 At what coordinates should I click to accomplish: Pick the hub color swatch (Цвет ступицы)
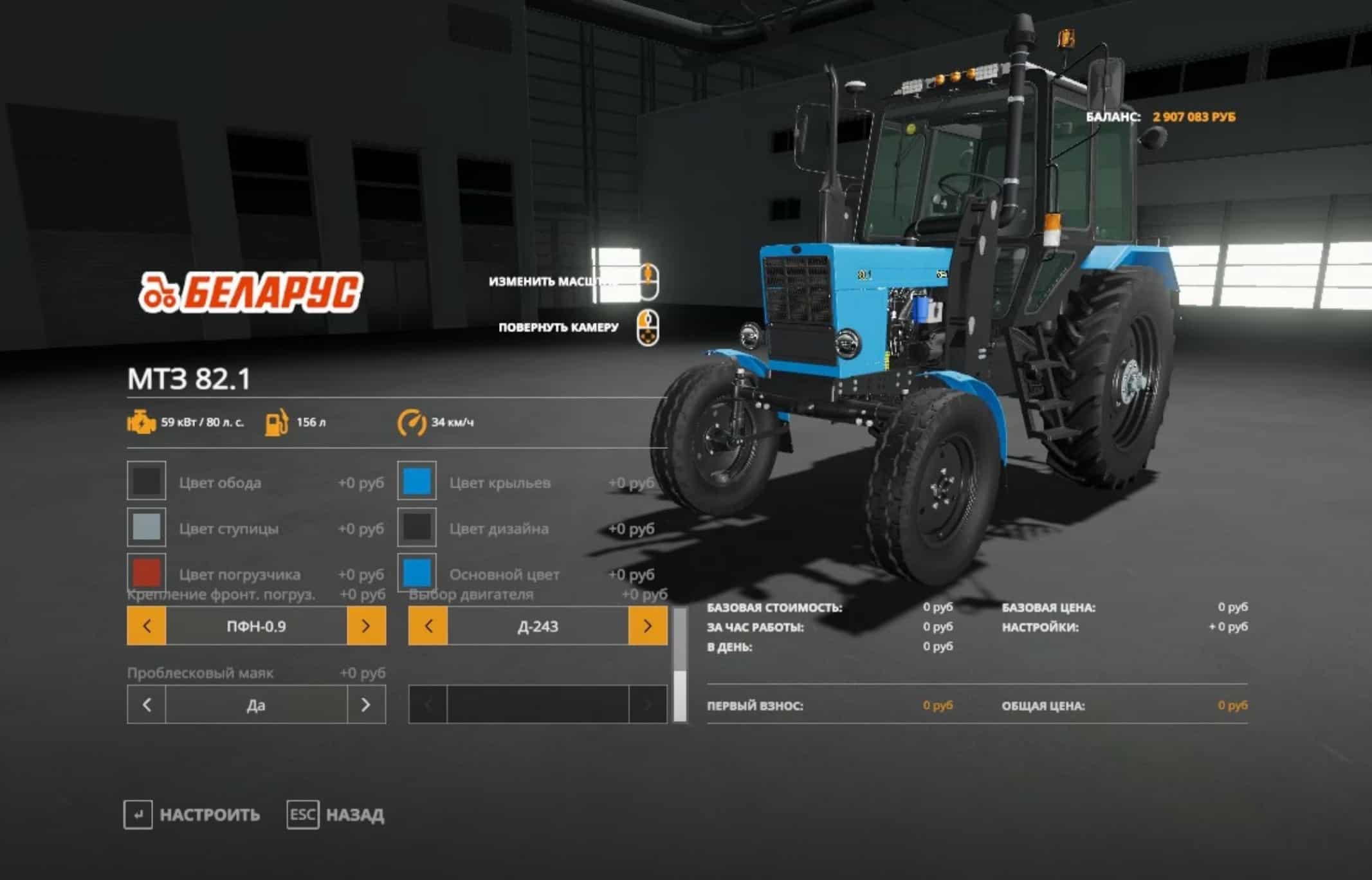pyautogui.click(x=147, y=527)
